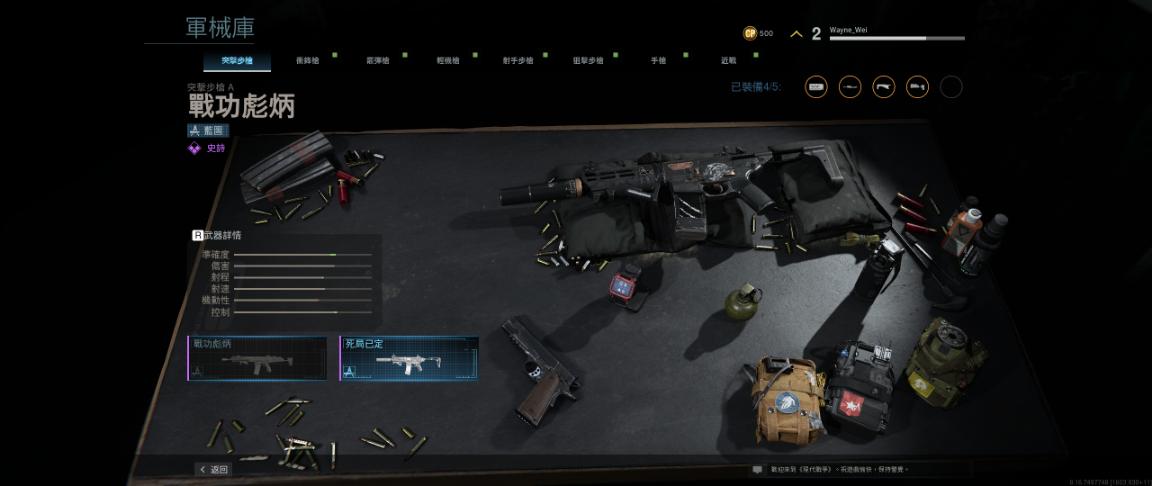Choose the 射手步槍 tab
This screenshot has height=486, width=1152.
(x=518, y=61)
